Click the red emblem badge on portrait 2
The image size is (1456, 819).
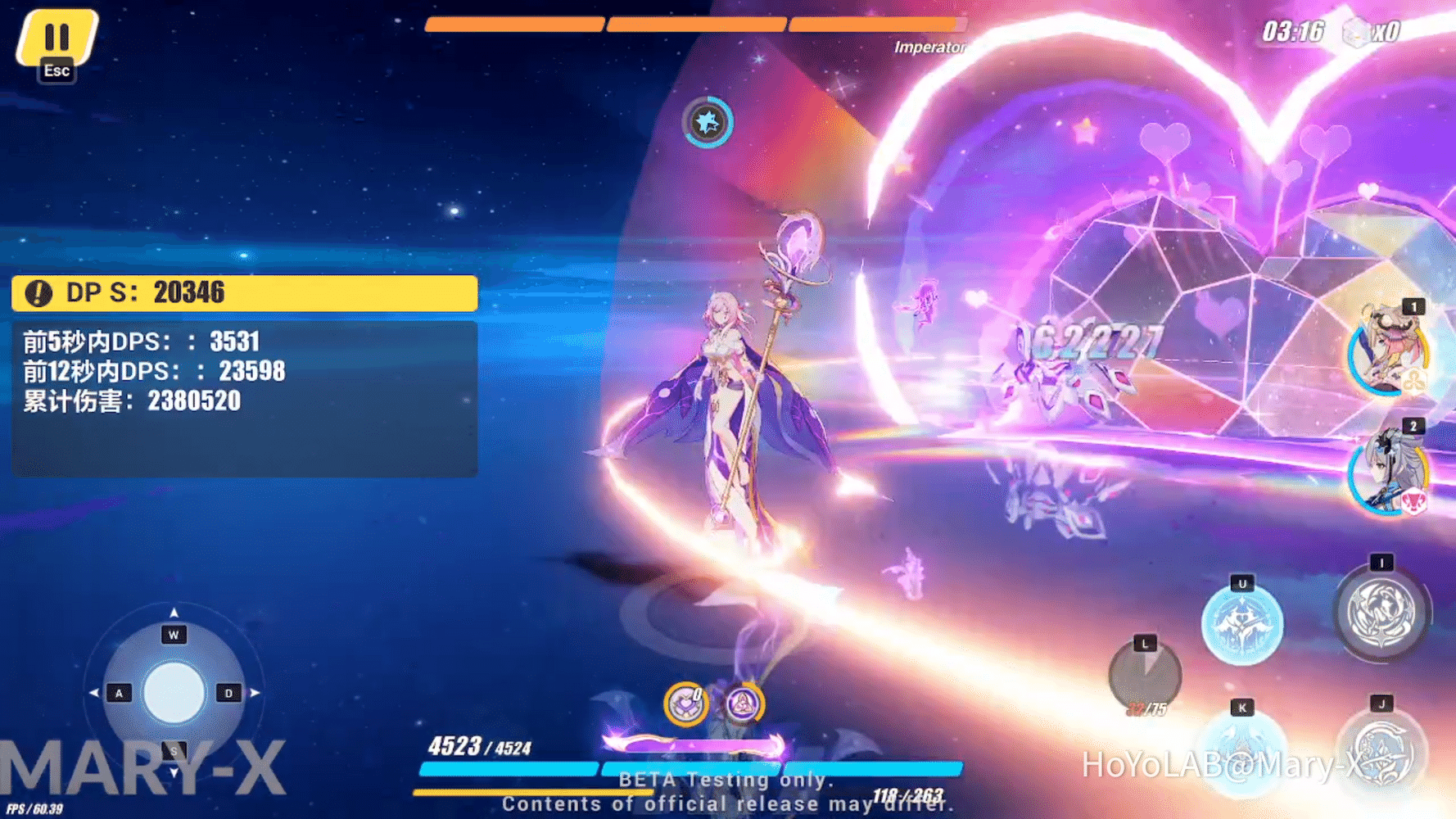pyautogui.click(x=1414, y=503)
